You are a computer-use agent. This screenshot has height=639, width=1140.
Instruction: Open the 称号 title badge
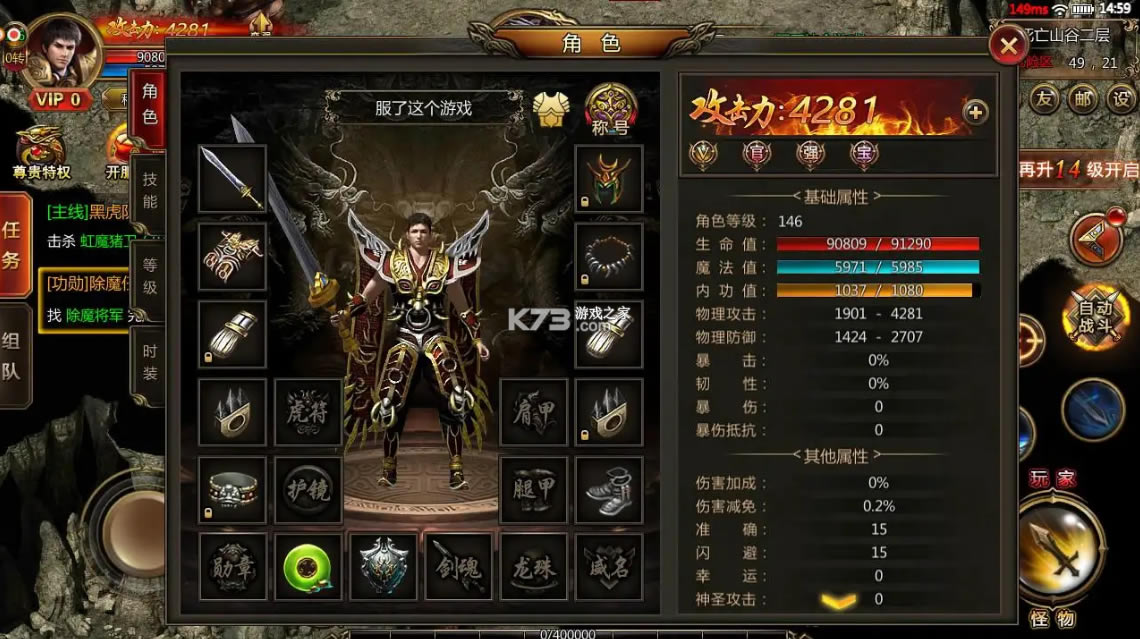coord(611,108)
